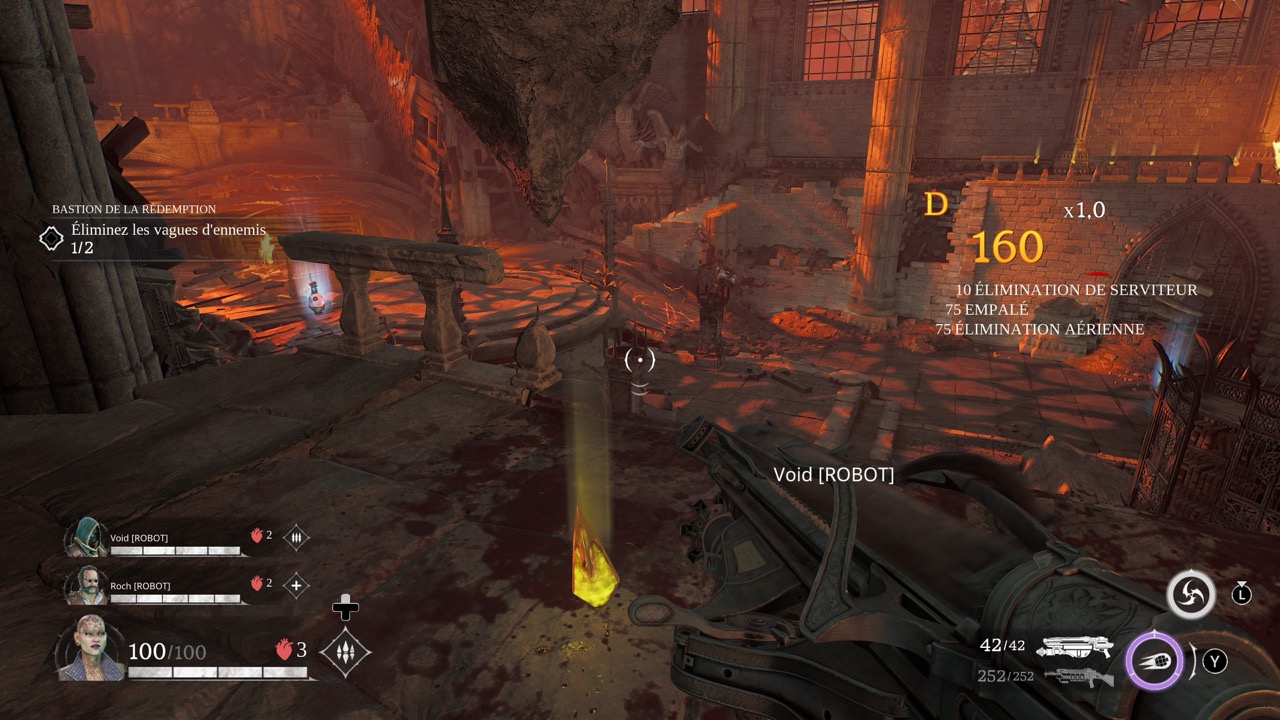Click the three-stakes ability icon beside Void
Screen dimensions: 1280x720
pyautogui.click(x=296, y=538)
